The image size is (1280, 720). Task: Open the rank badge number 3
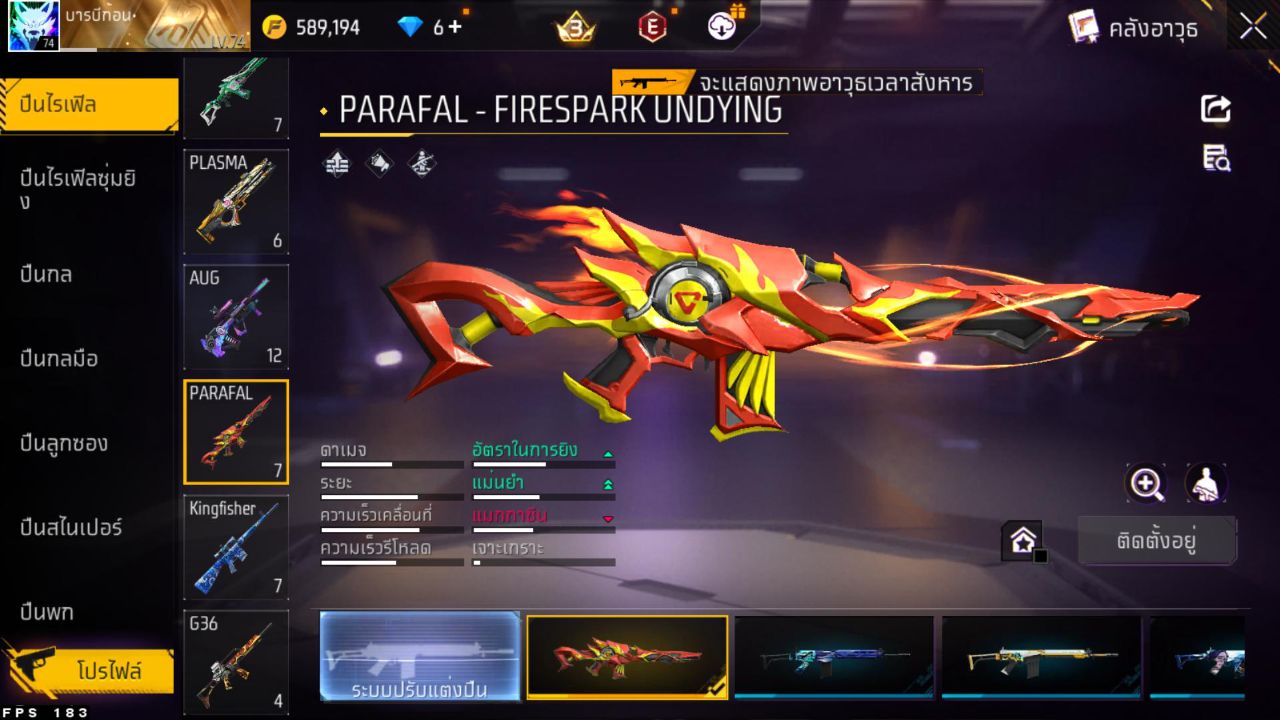[x=575, y=27]
